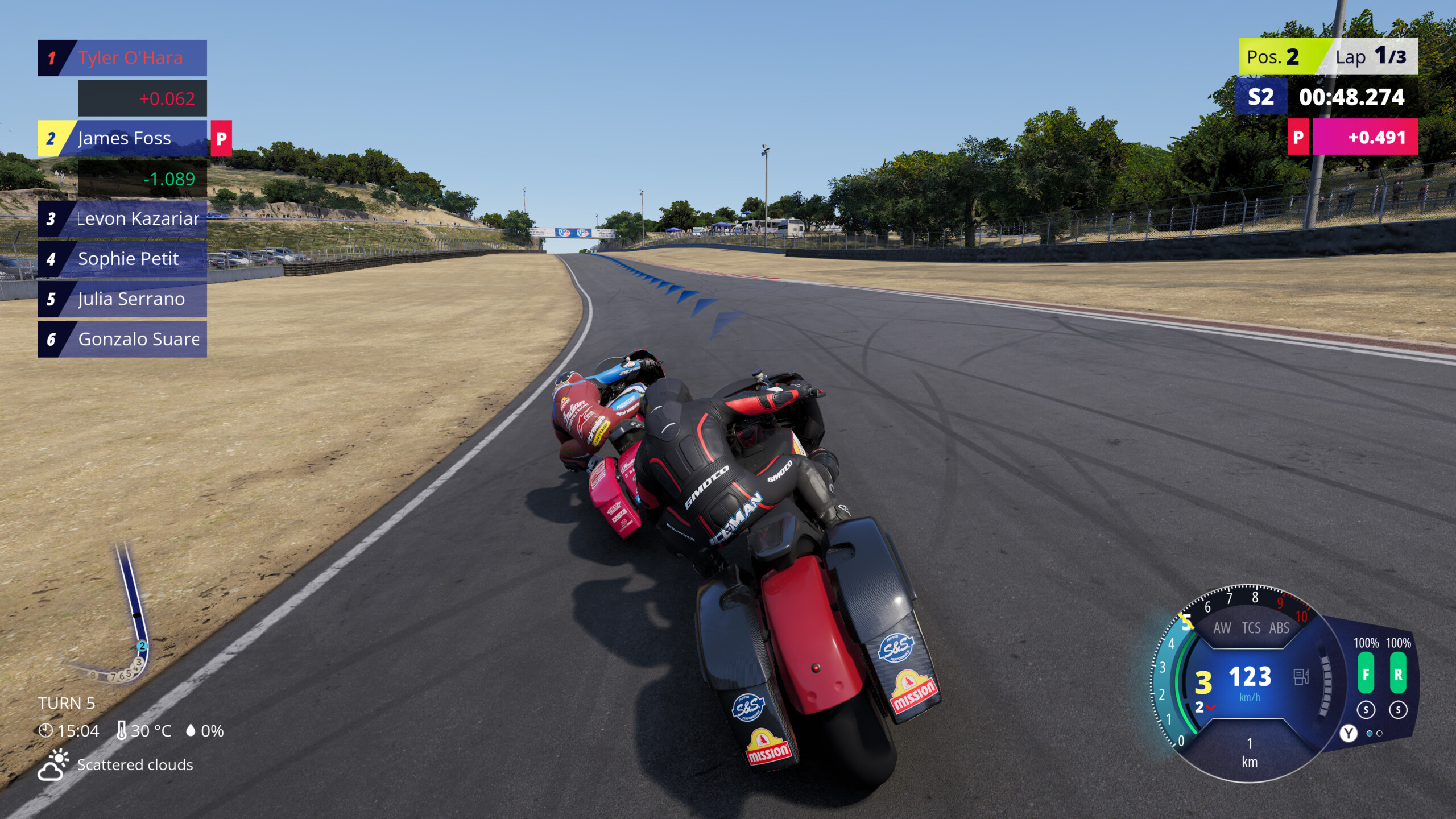1456x819 pixels.
Task: Toggle the ABS indicator
Action: [x=1279, y=628]
